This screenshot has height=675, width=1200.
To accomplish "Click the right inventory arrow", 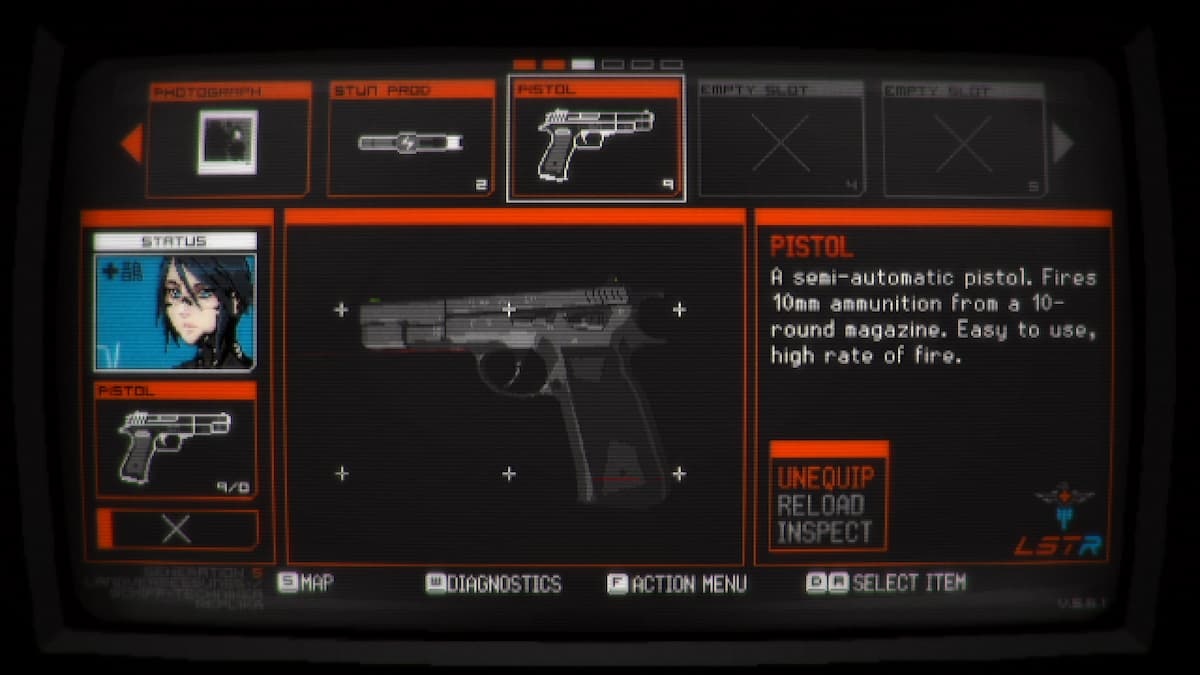I will pyautogui.click(x=1062, y=143).
